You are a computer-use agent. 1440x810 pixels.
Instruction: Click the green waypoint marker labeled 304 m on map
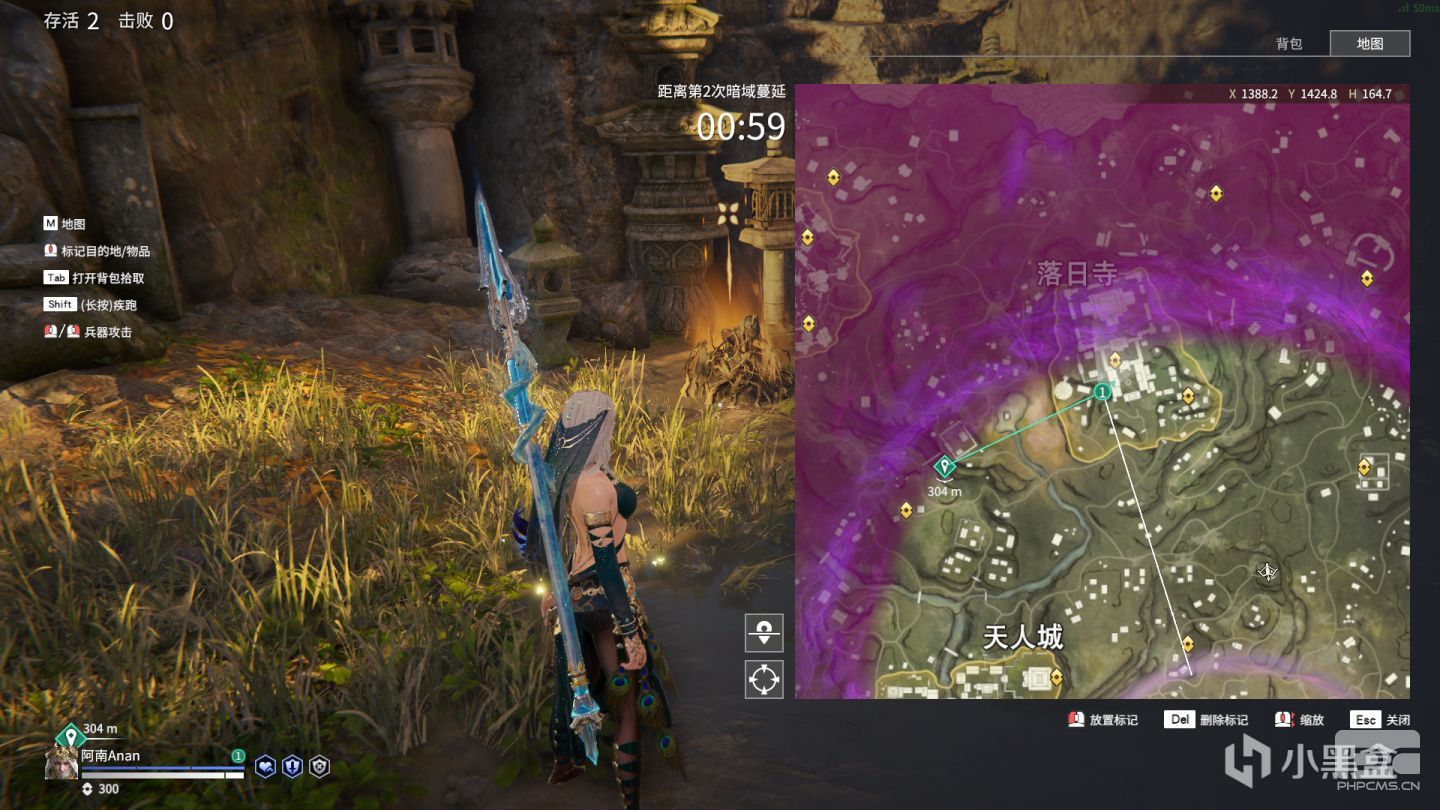pyautogui.click(x=943, y=466)
